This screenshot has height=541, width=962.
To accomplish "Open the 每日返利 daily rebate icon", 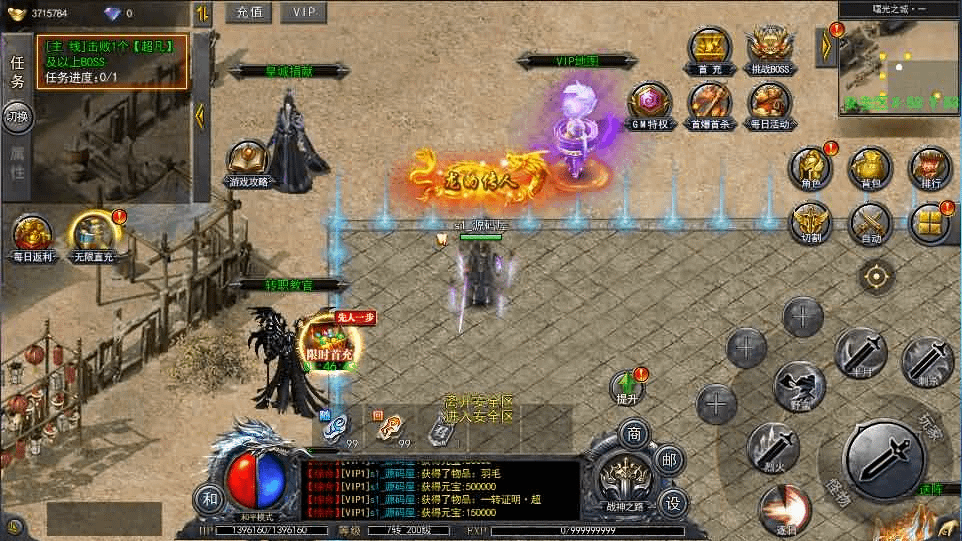I will (x=31, y=238).
